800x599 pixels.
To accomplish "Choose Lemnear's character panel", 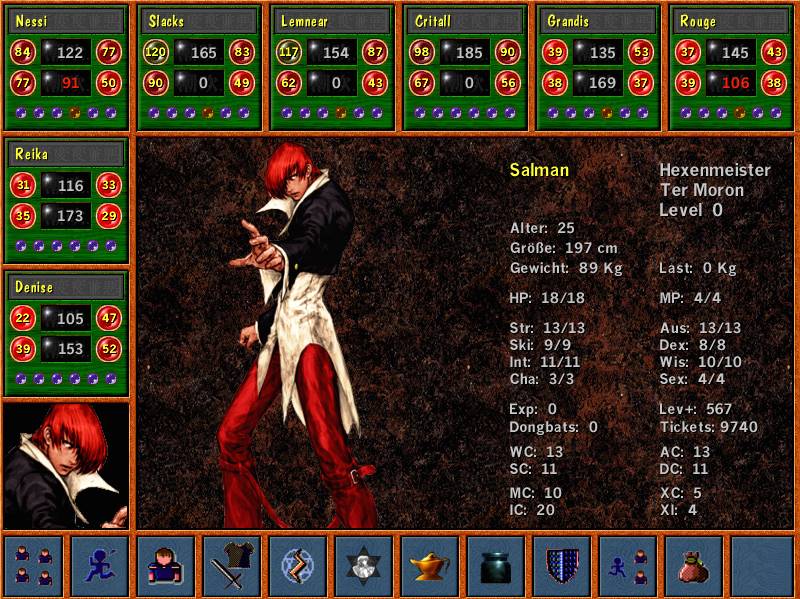I will click(332, 67).
